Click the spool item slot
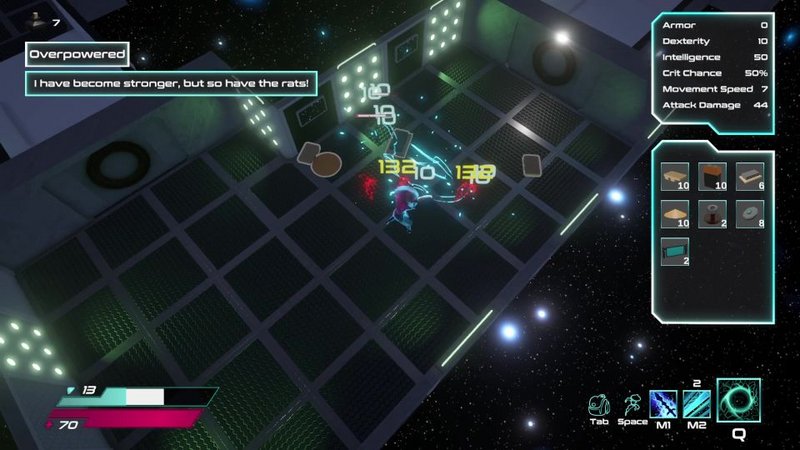The width and height of the screenshot is (800, 450). tap(712, 214)
